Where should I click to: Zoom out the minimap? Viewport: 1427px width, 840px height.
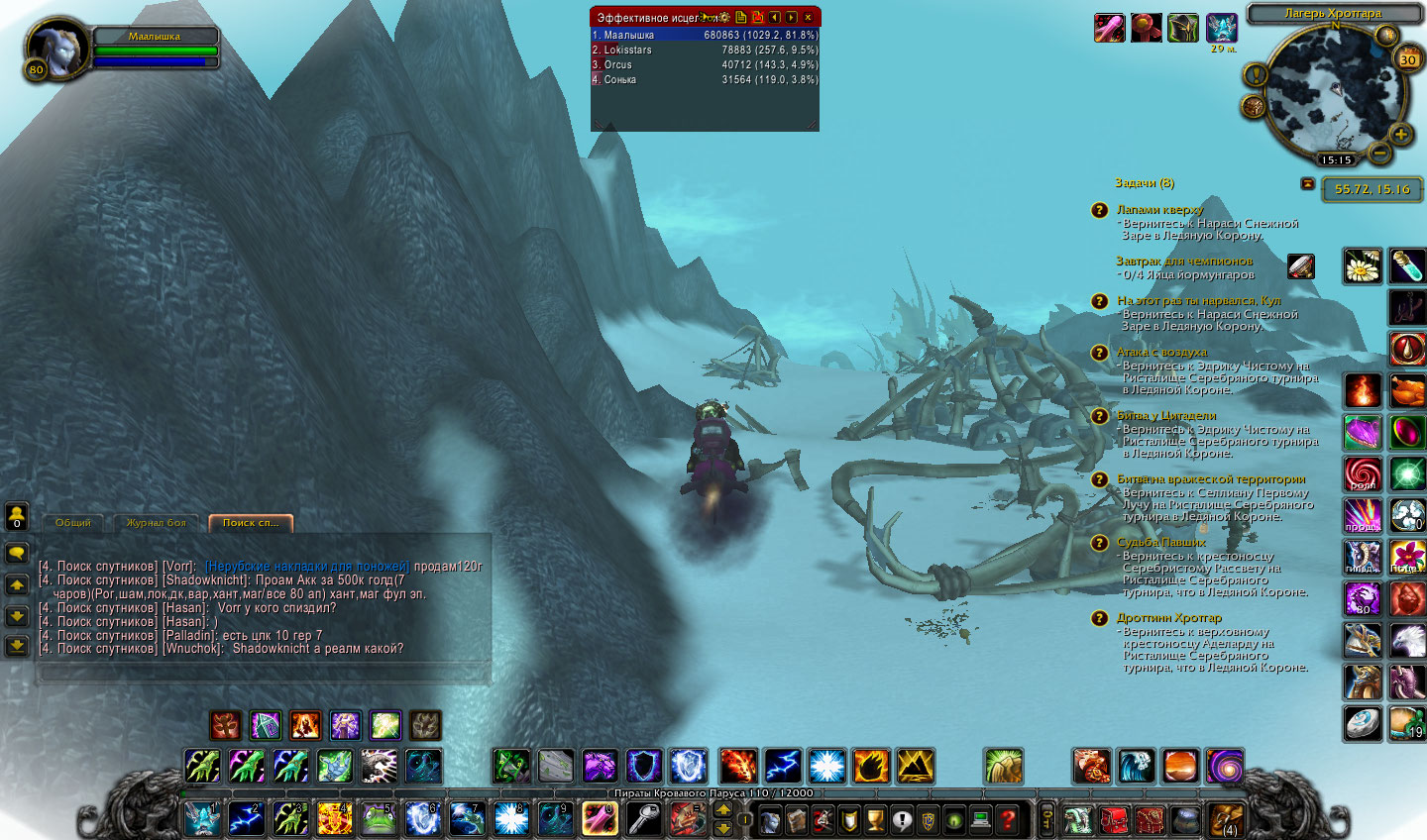pyautogui.click(x=1379, y=153)
